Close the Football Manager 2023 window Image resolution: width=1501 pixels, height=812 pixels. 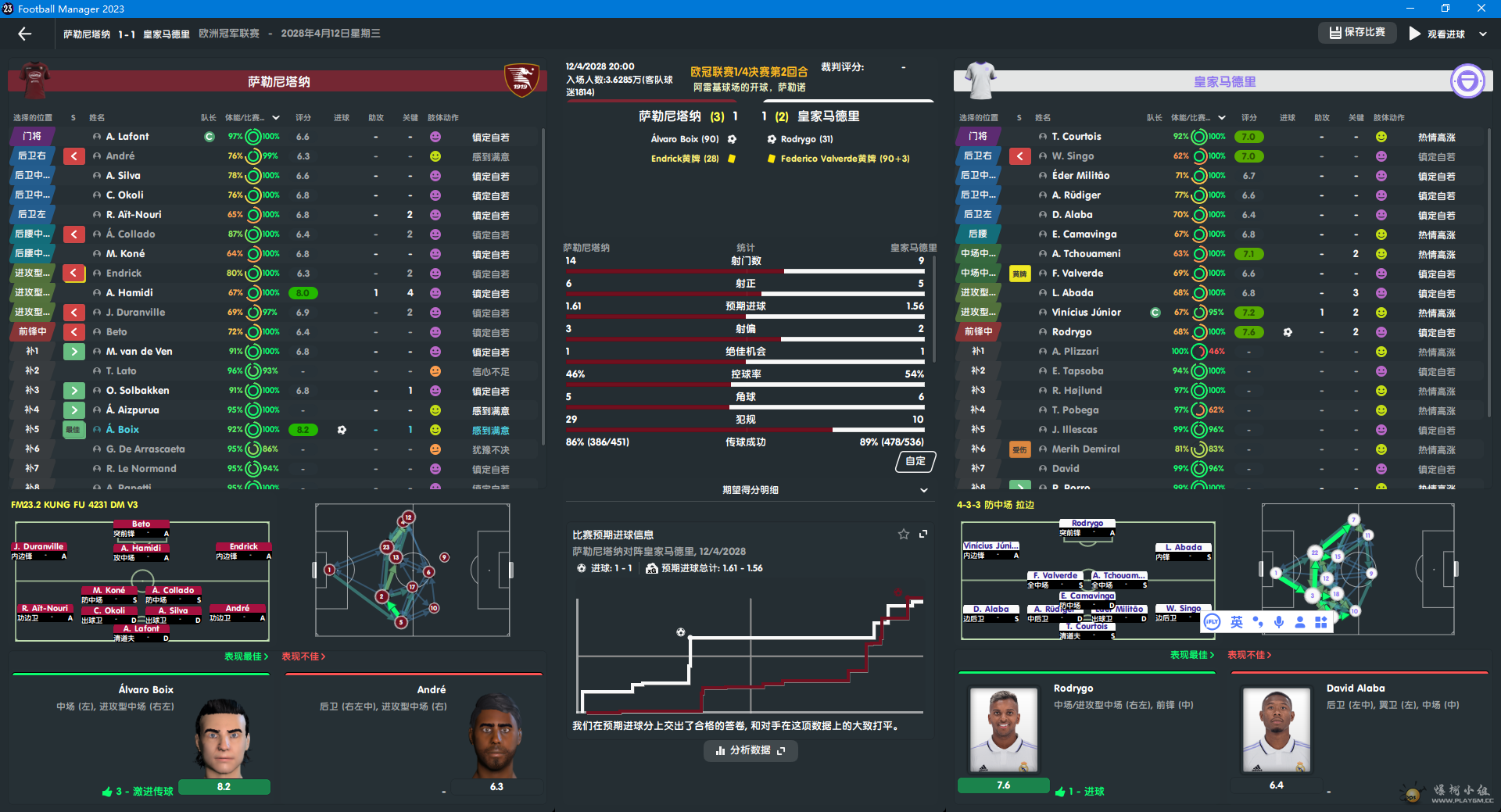1481,9
